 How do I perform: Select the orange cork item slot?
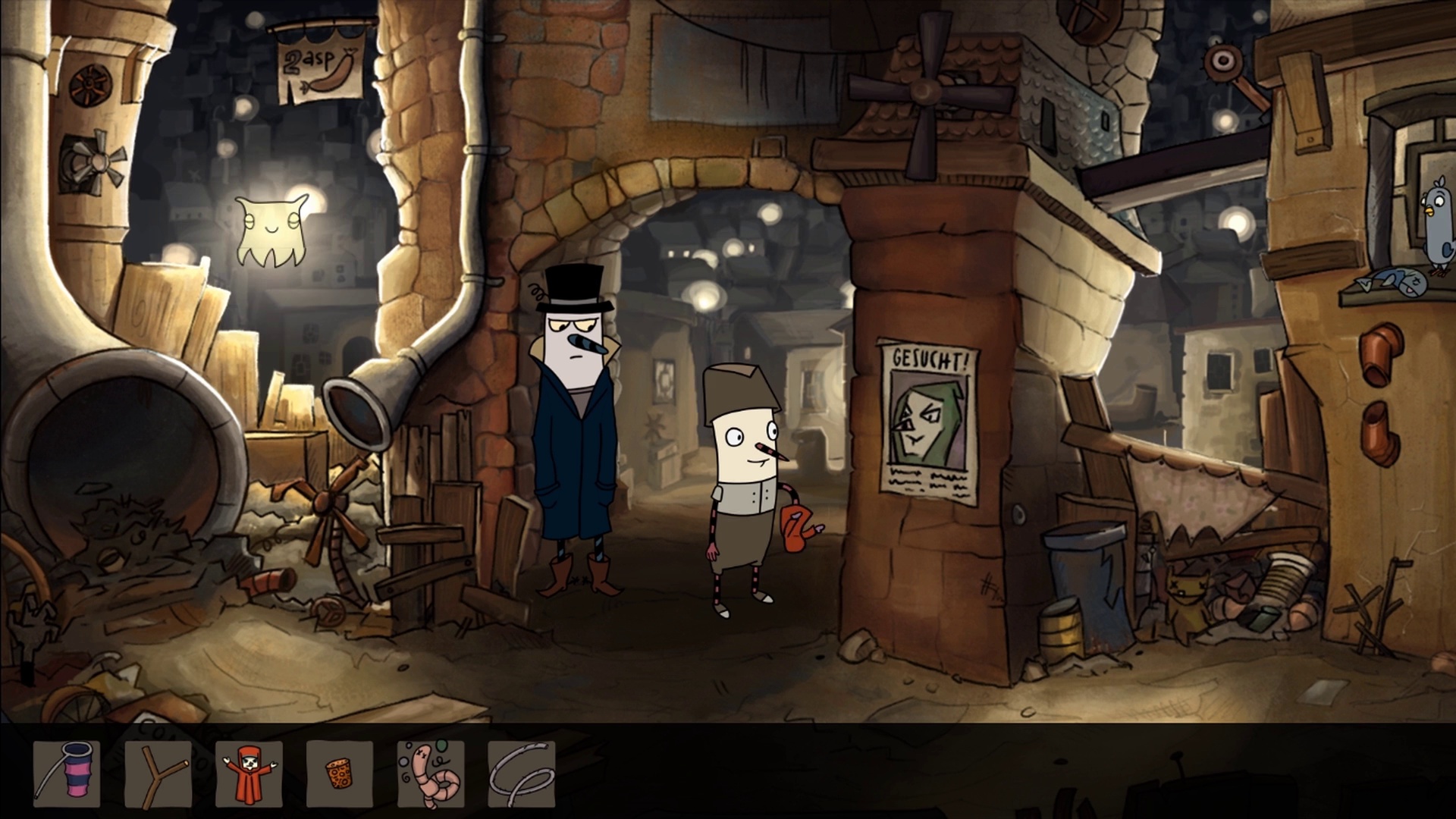340,773
